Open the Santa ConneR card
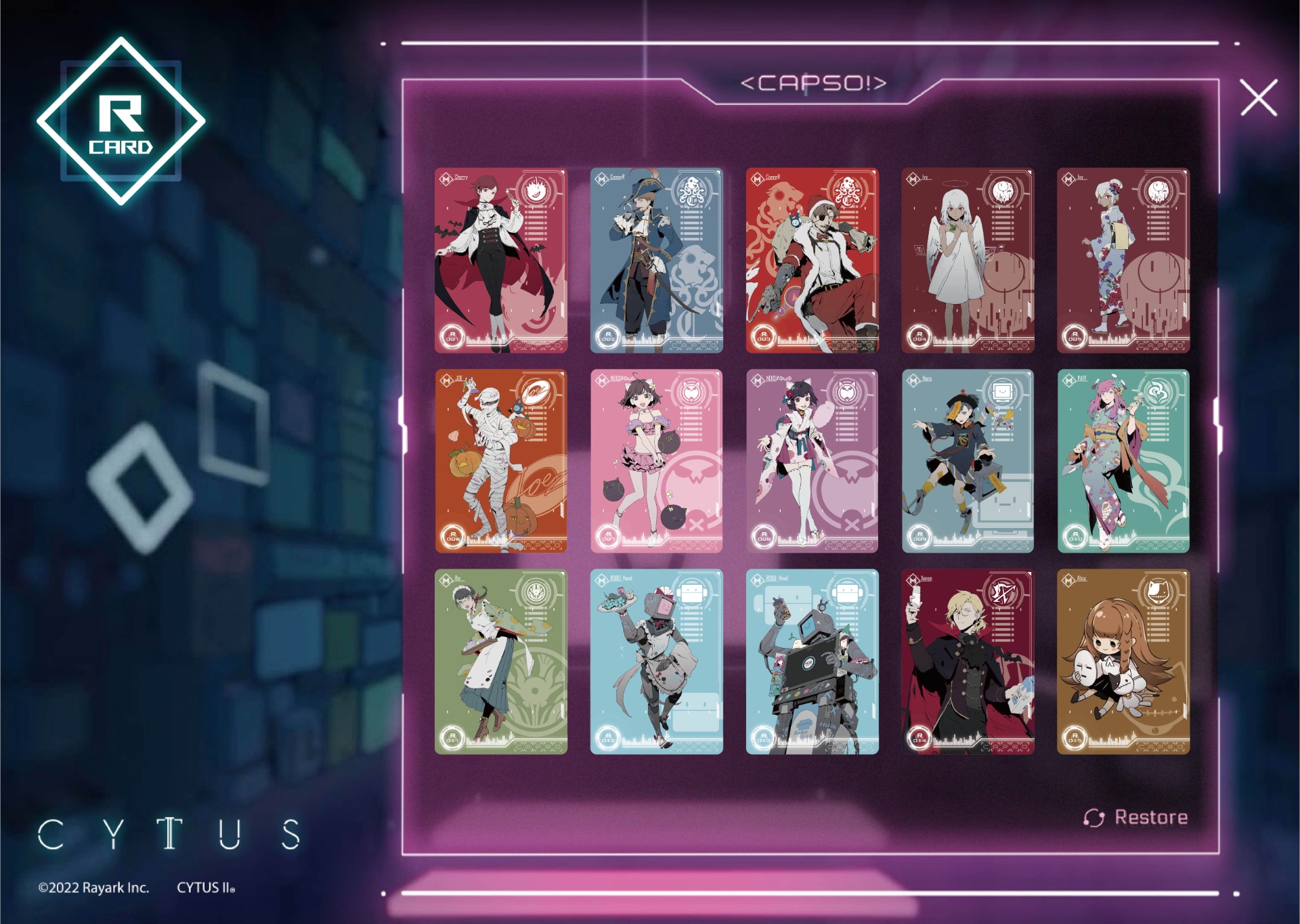1300x924 pixels. coord(812,261)
